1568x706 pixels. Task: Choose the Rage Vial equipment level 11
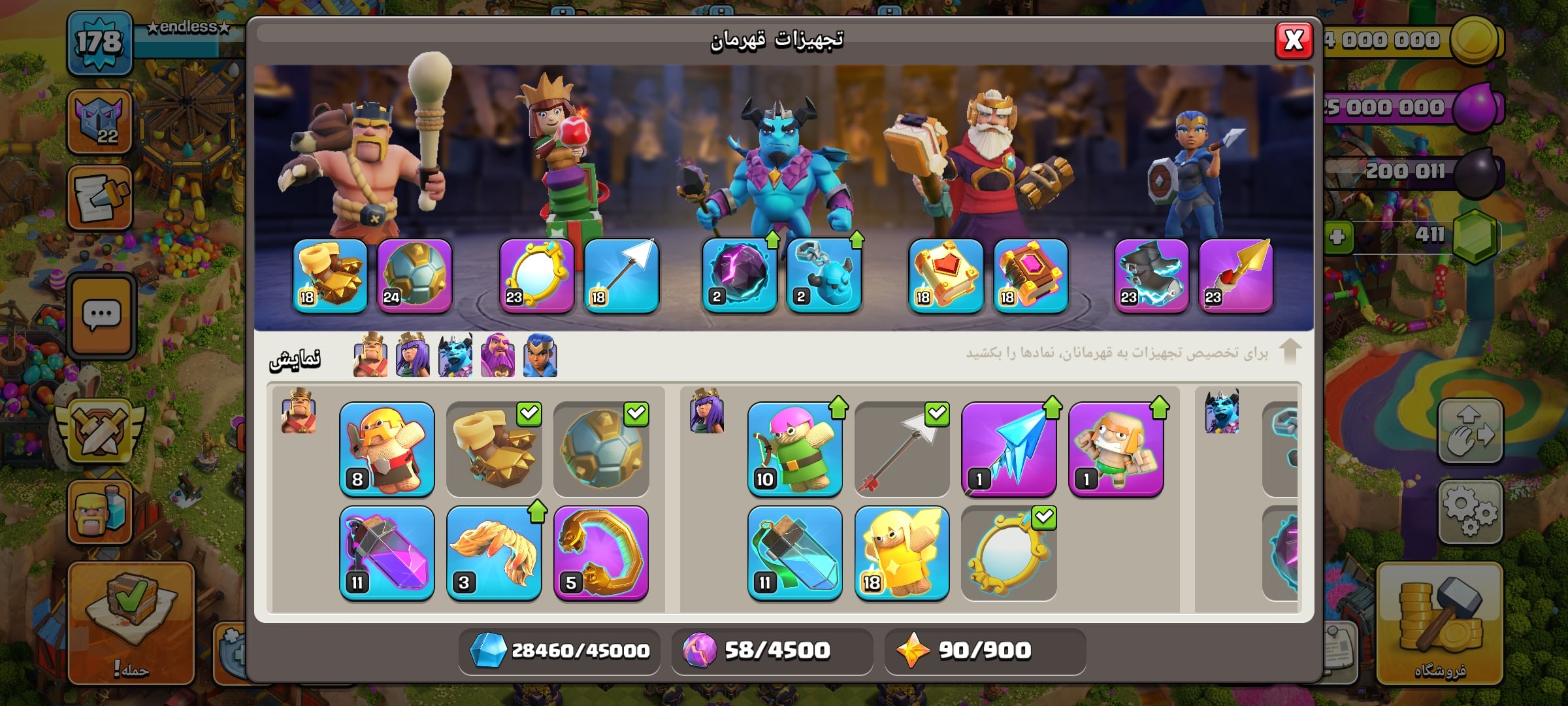(x=387, y=553)
